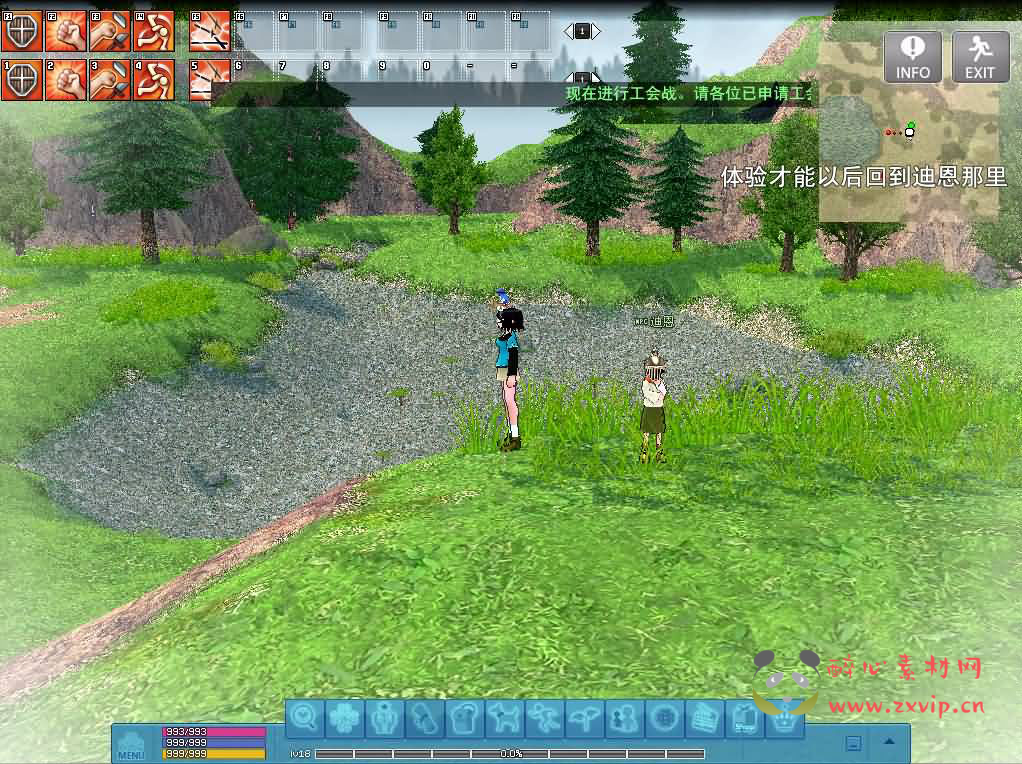Click the EXIT button
1022x764 pixels.
click(980, 57)
